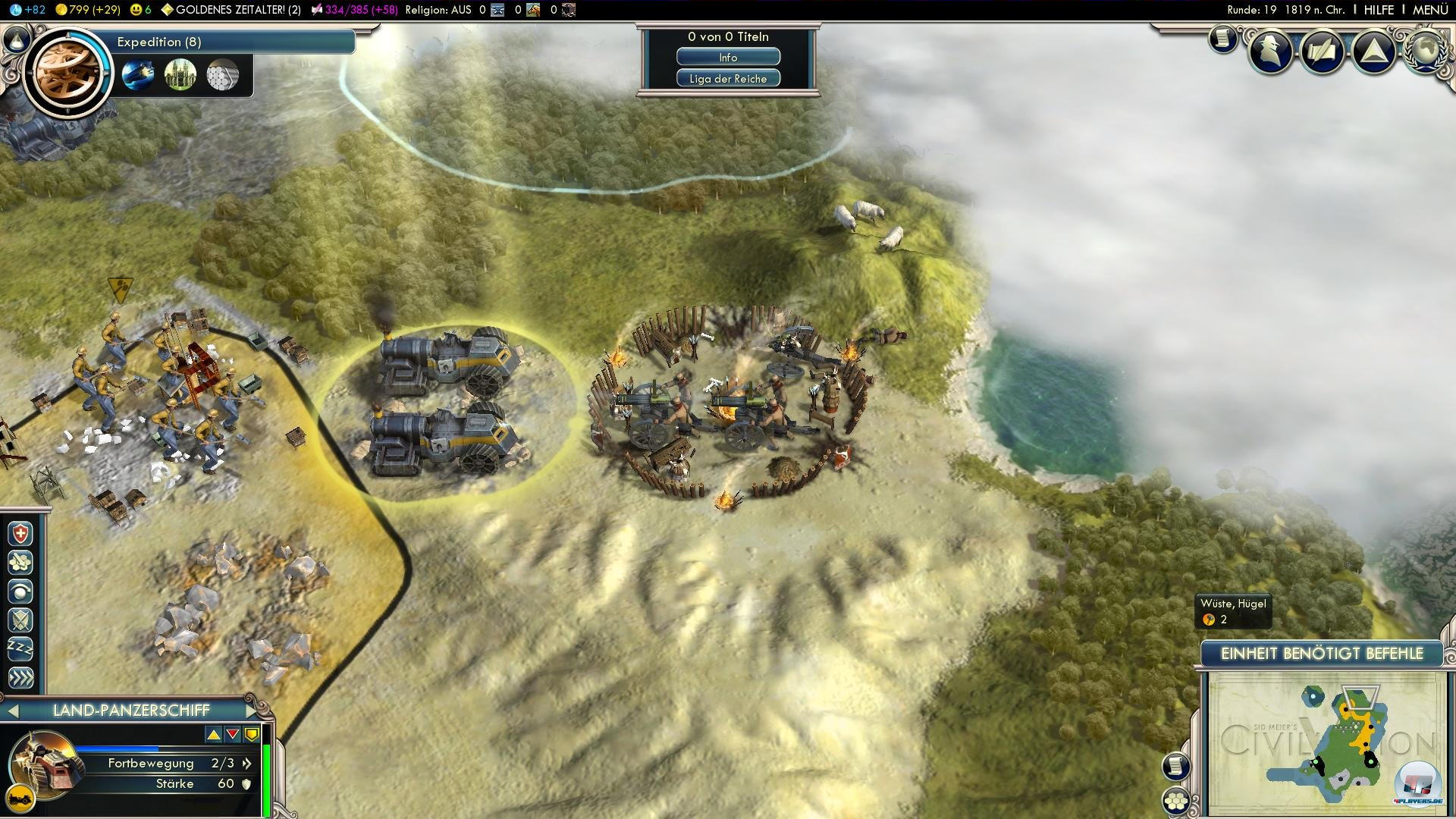Open the social policies triangle icon
This screenshot has width=1456, height=819.
point(1373,52)
